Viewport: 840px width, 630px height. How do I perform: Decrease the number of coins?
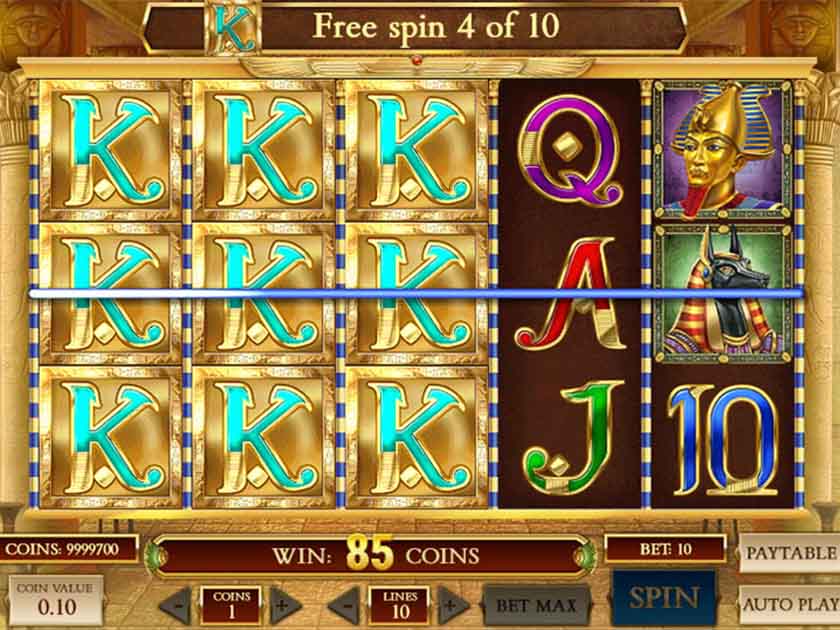click(175, 605)
